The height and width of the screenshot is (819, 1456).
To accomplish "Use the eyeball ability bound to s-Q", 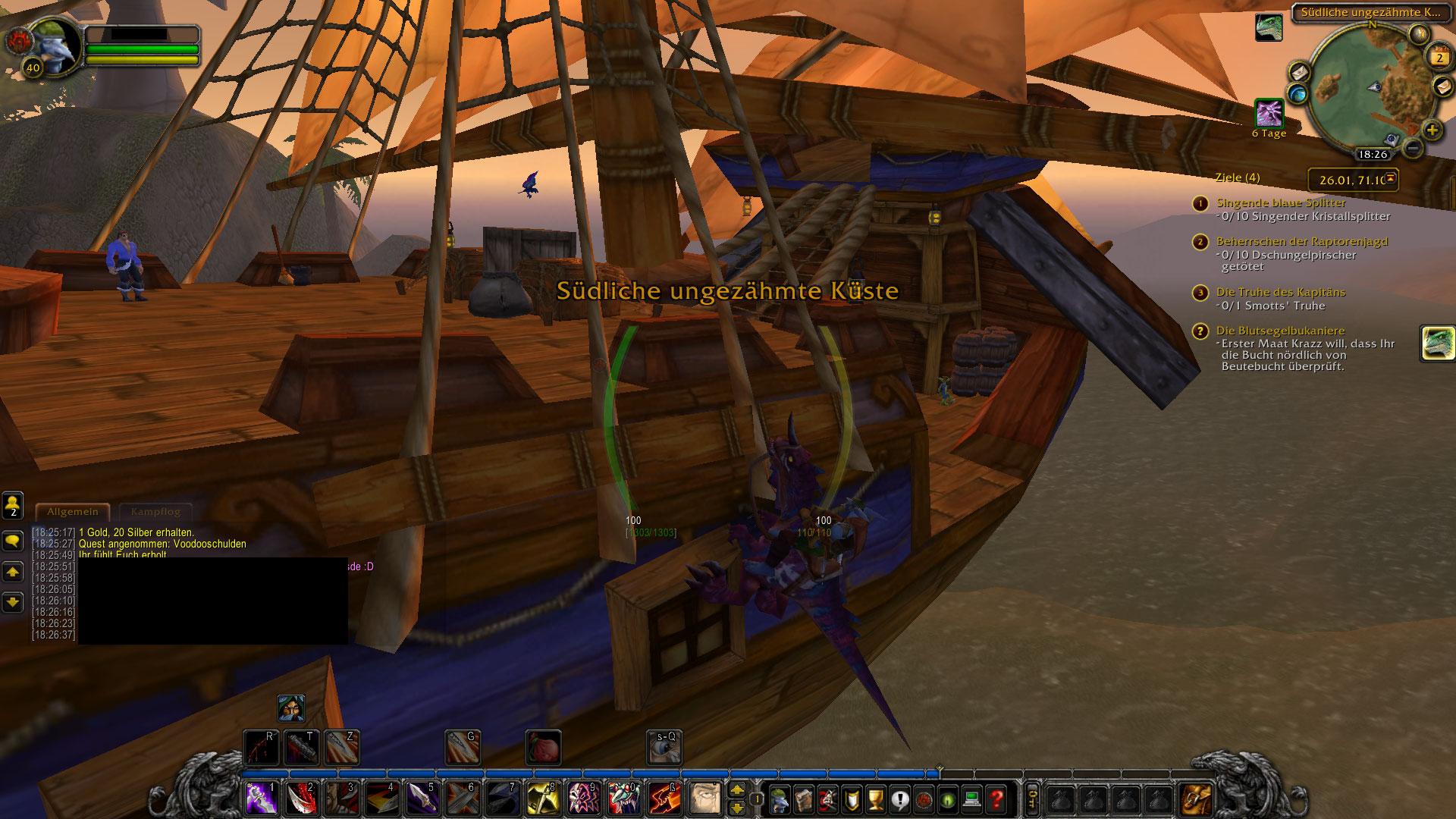I will coord(664,747).
